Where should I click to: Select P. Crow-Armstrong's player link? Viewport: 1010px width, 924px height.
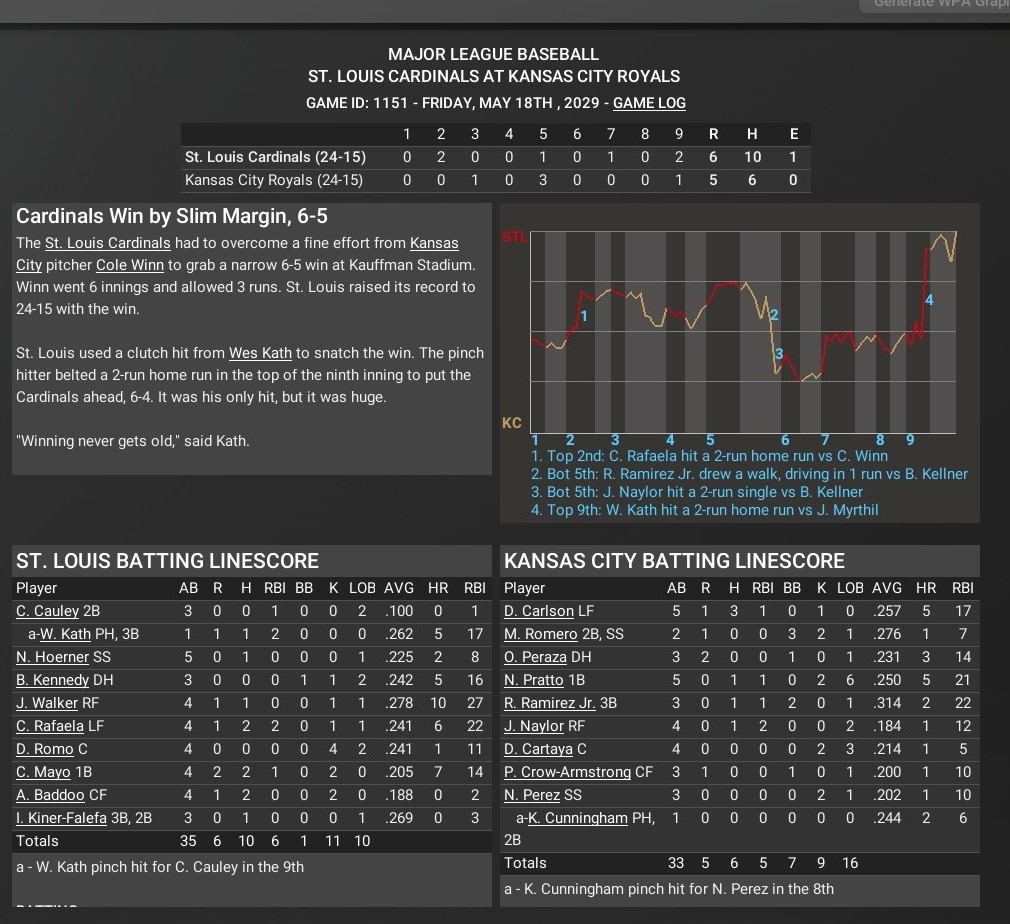[x=568, y=772]
